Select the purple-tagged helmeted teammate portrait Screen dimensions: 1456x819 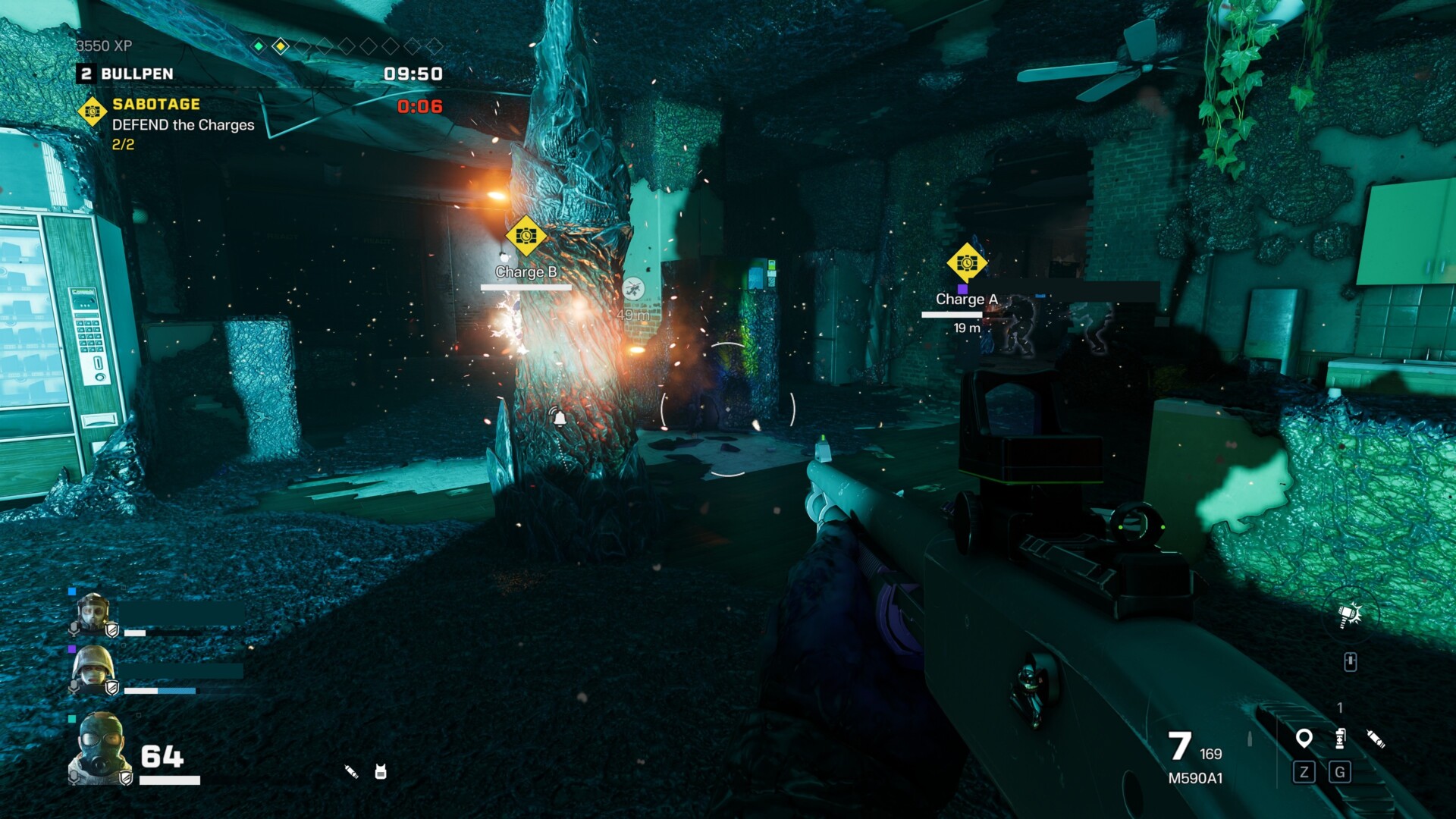[93, 670]
